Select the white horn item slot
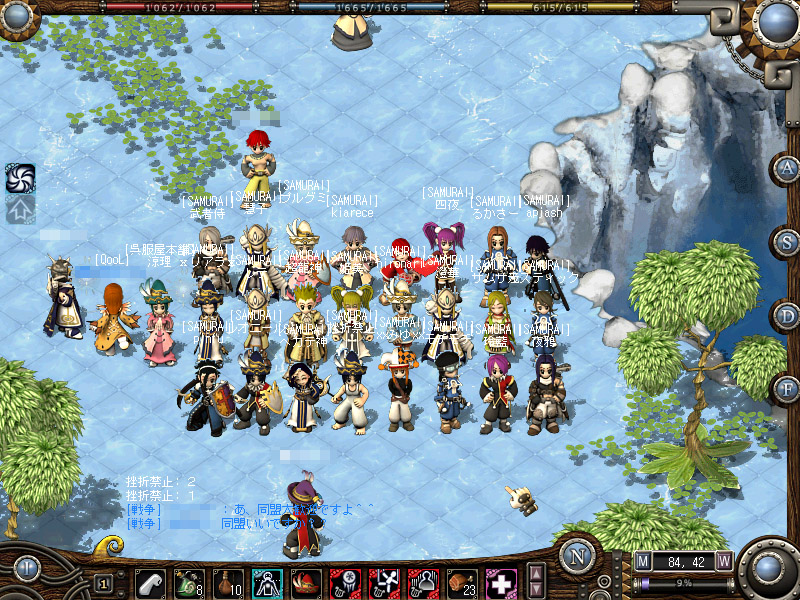Screen dimensions: 800x600 tap(150, 582)
